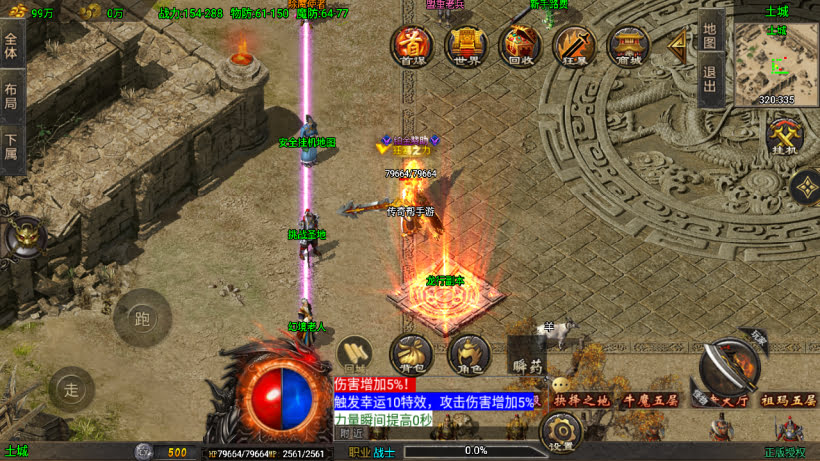
Task: Tap the 跑 run button
Action: click(x=142, y=318)
